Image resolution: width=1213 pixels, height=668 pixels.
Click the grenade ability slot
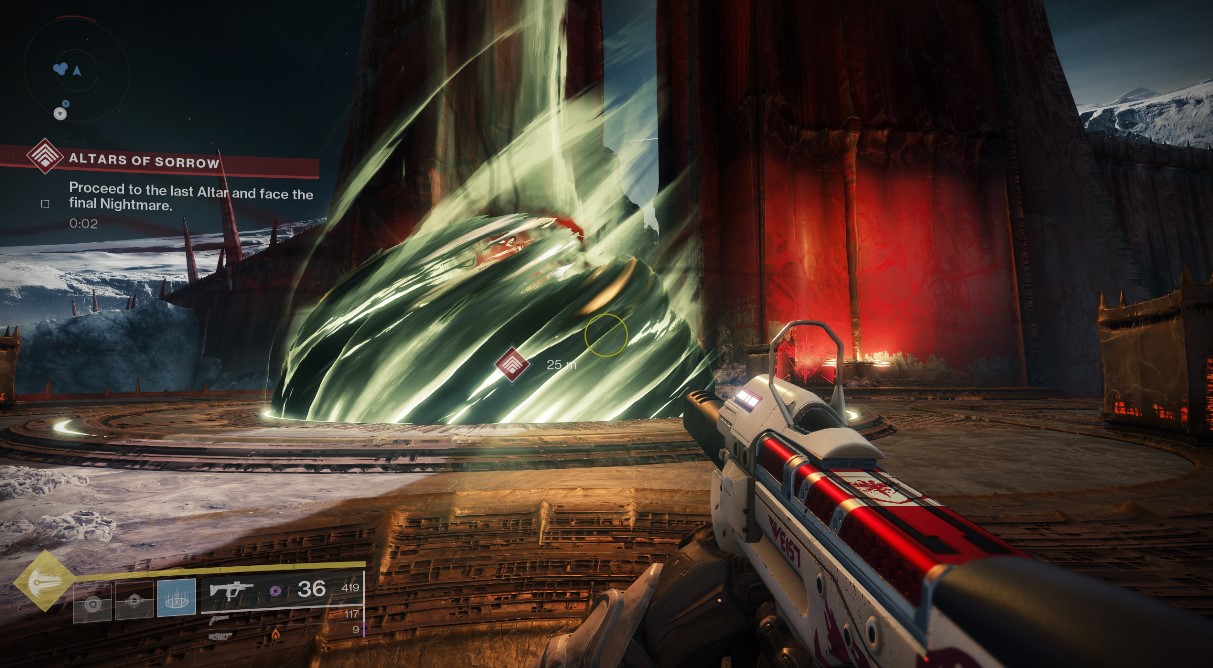click(x=92, y=604)
